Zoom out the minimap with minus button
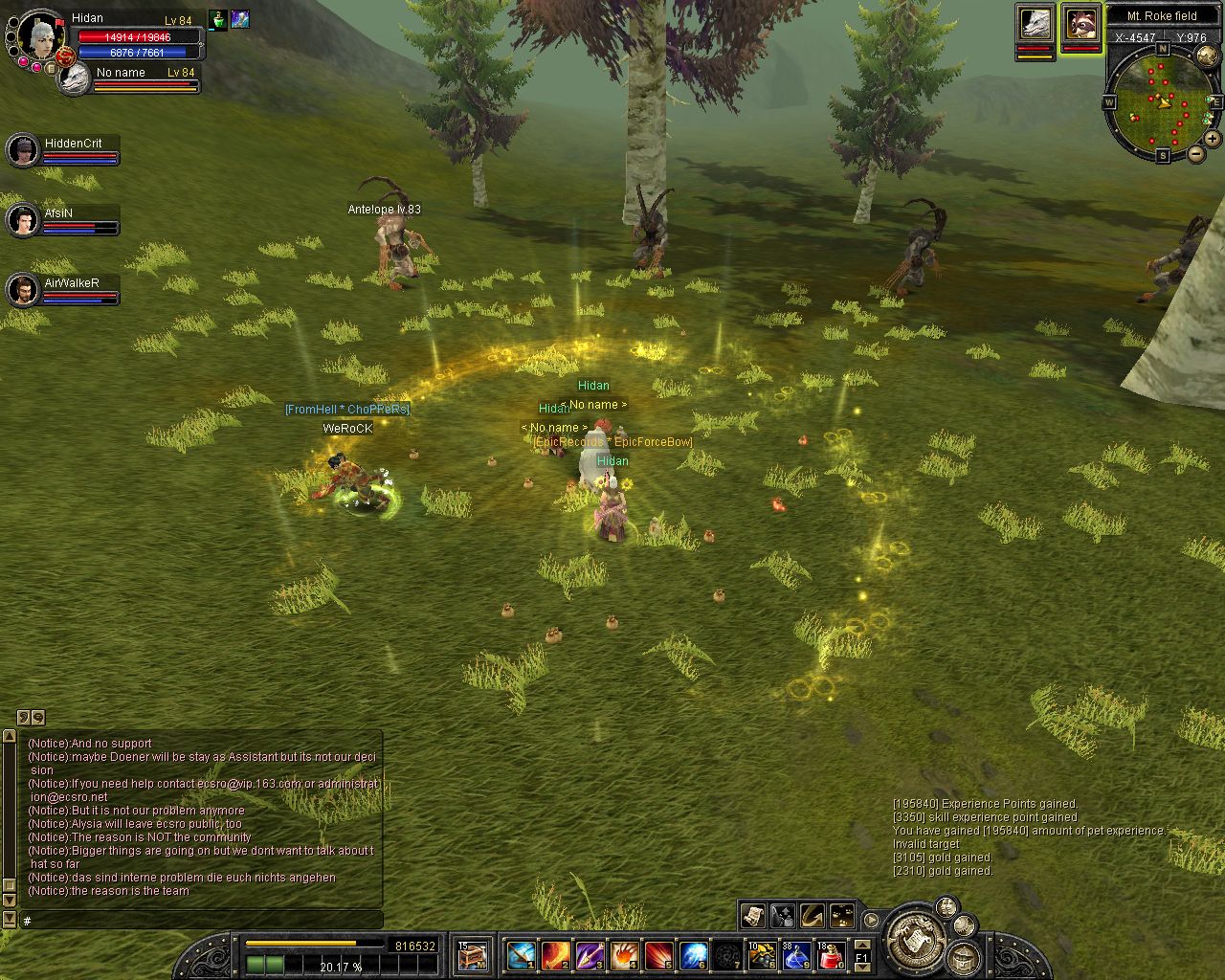This screenshot has width=1225, height=980. [x=1196, y=154]
